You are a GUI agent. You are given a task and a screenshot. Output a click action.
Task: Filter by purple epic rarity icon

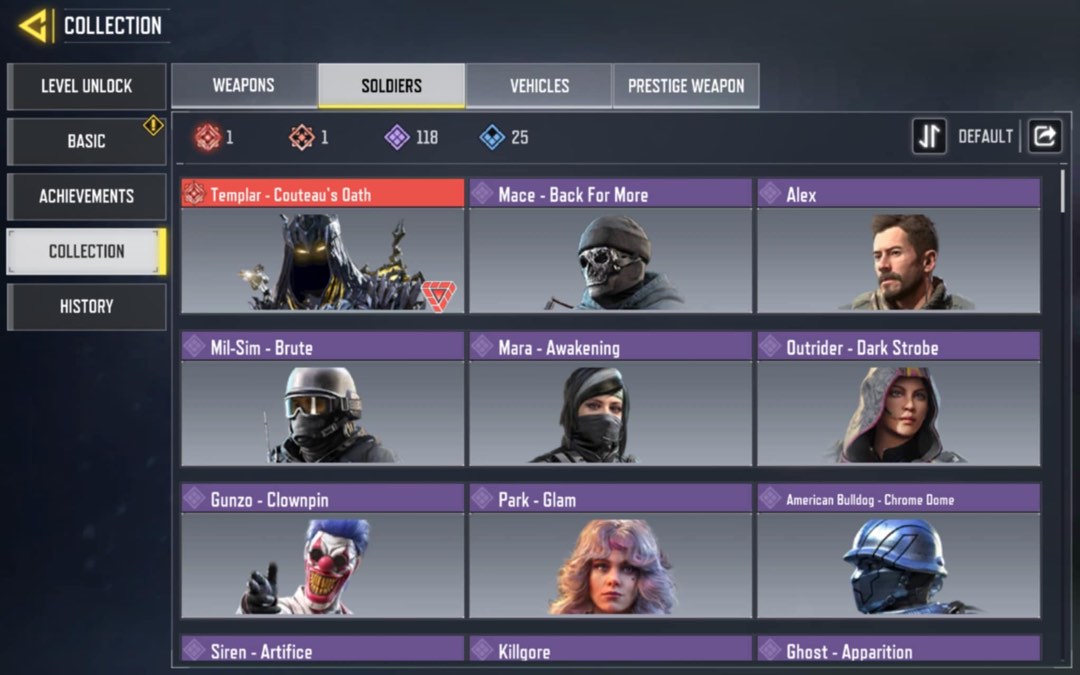397,137
